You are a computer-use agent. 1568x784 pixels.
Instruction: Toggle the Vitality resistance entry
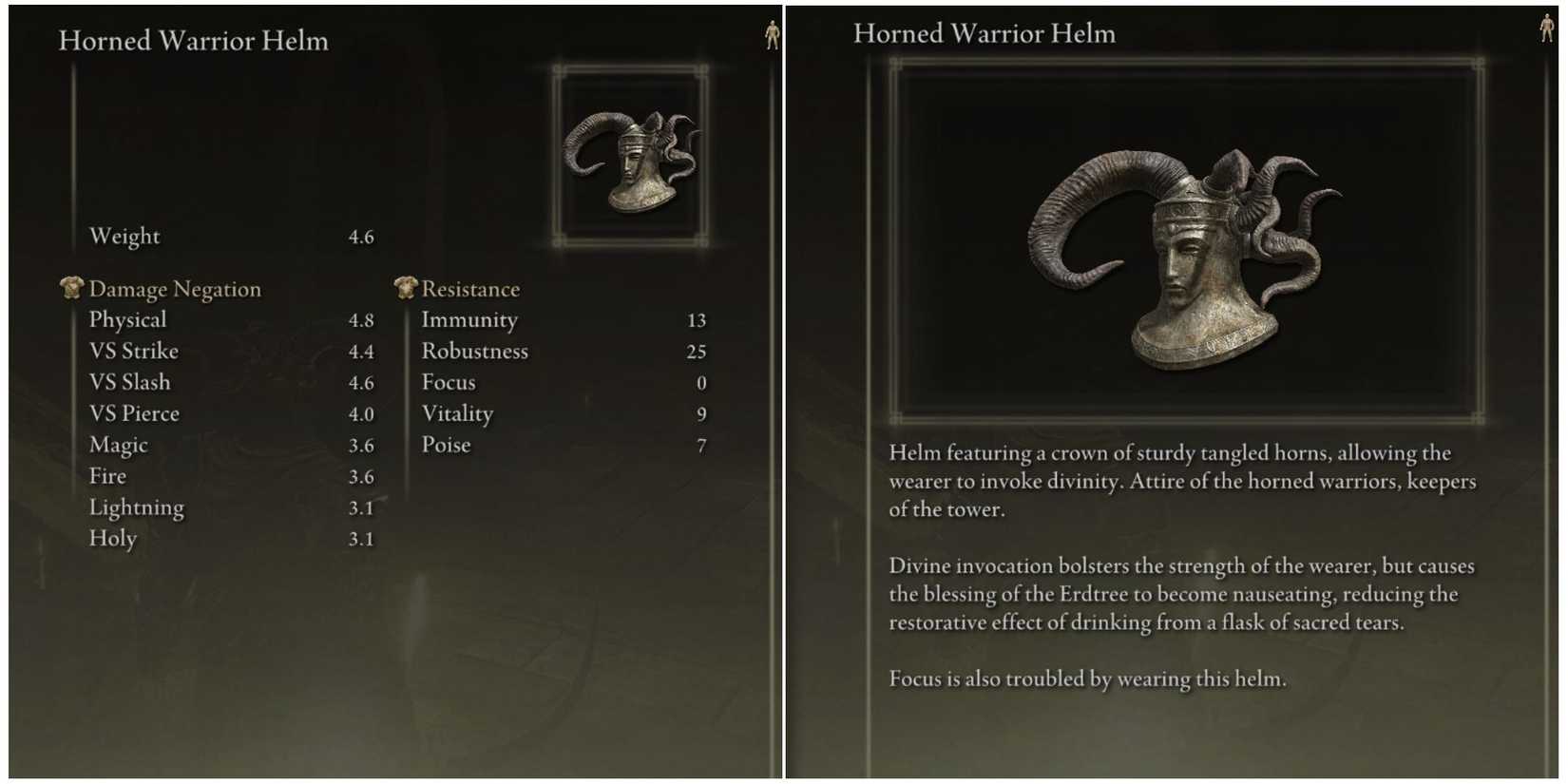click(x=458, y=413)
